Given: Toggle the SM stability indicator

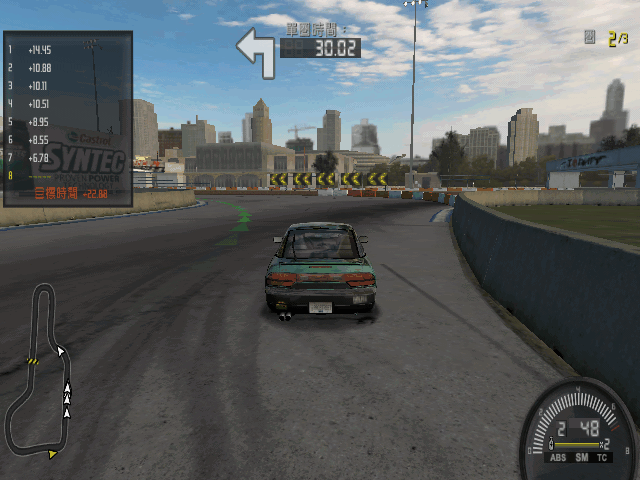Looking at the screenshot, I should coord(580,457).
